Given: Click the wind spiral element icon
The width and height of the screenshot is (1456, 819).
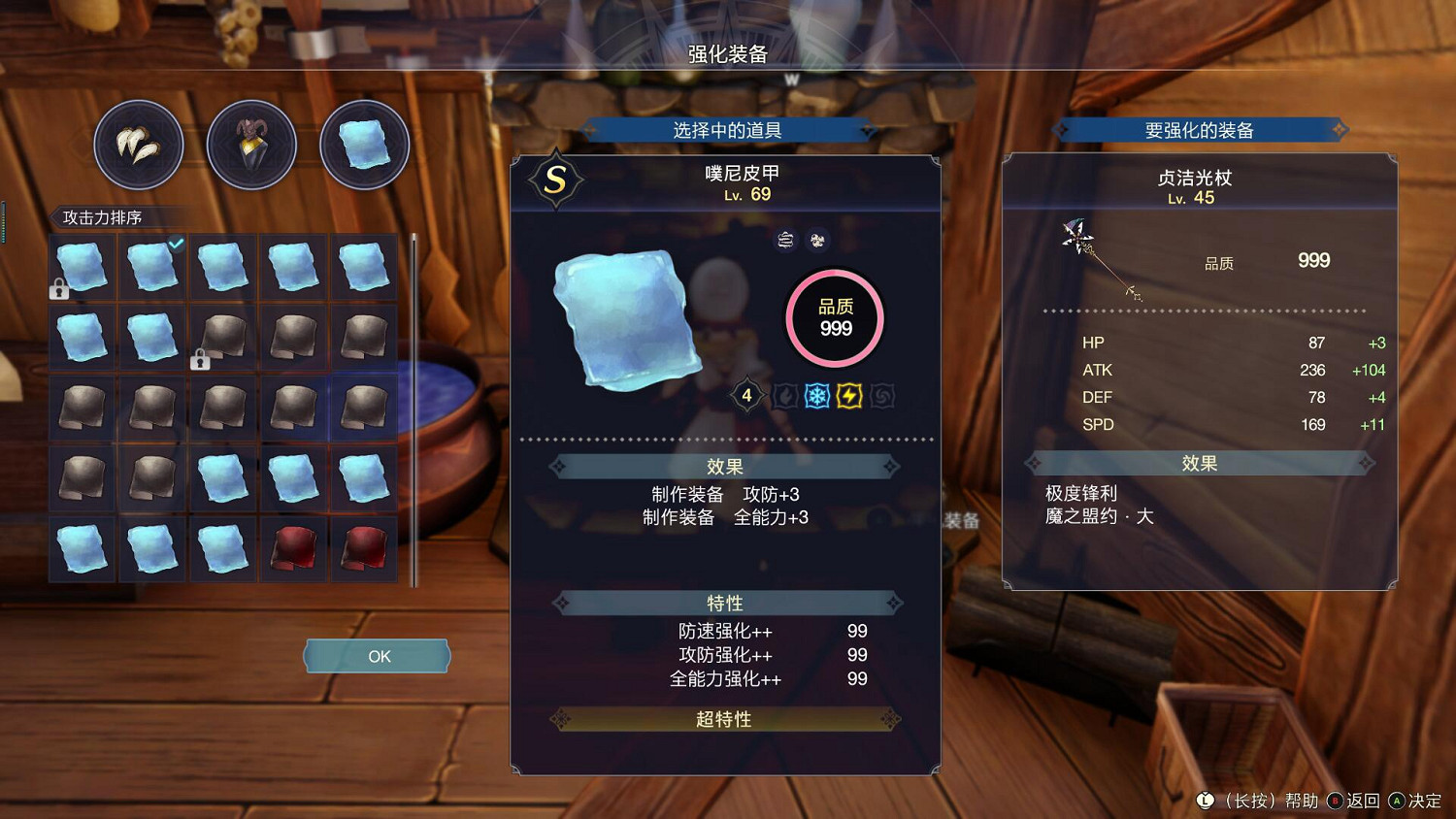Looking at the screenshot, I should tap(881, 395).
